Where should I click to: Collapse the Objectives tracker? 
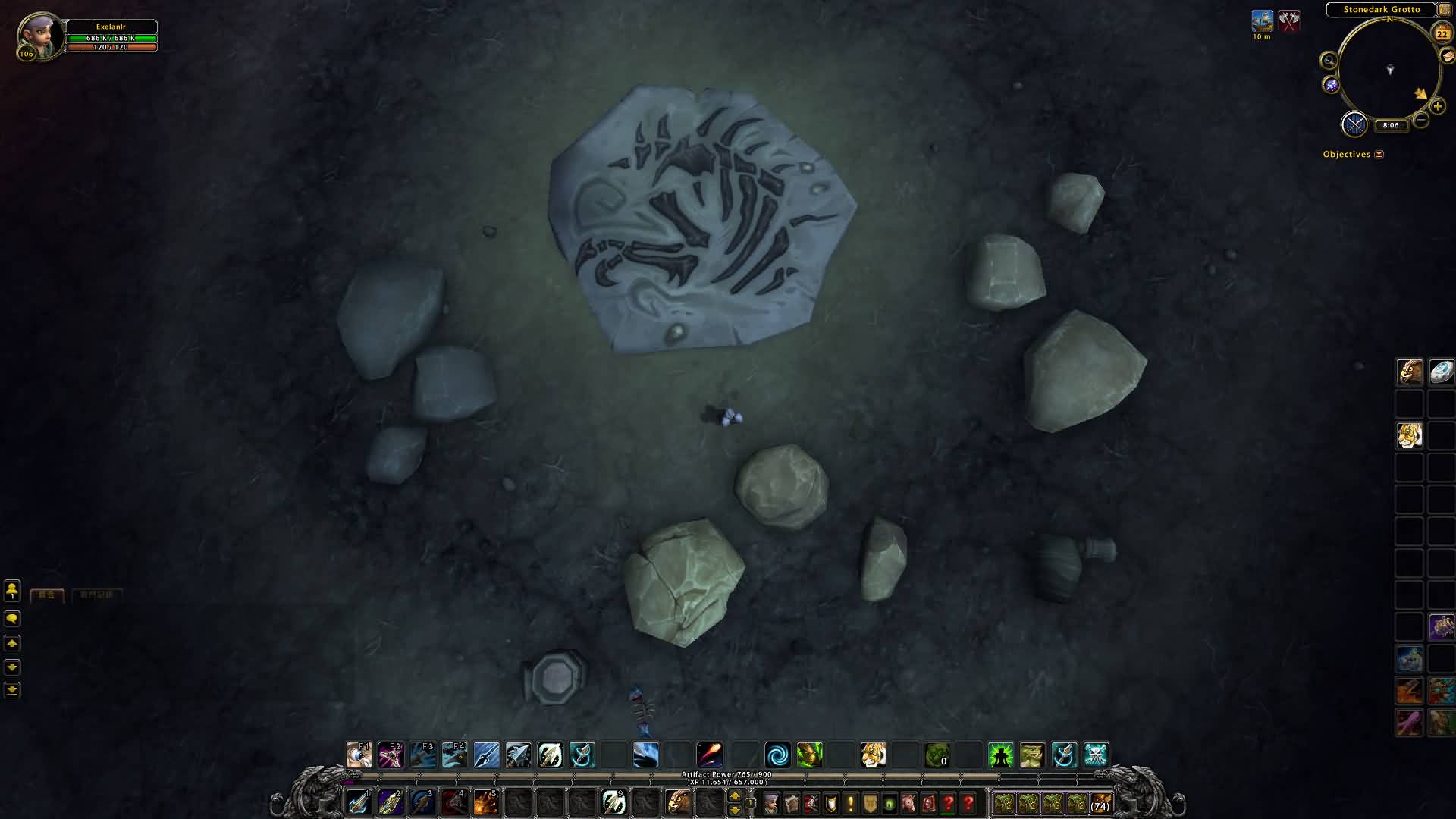[1379, 155]
